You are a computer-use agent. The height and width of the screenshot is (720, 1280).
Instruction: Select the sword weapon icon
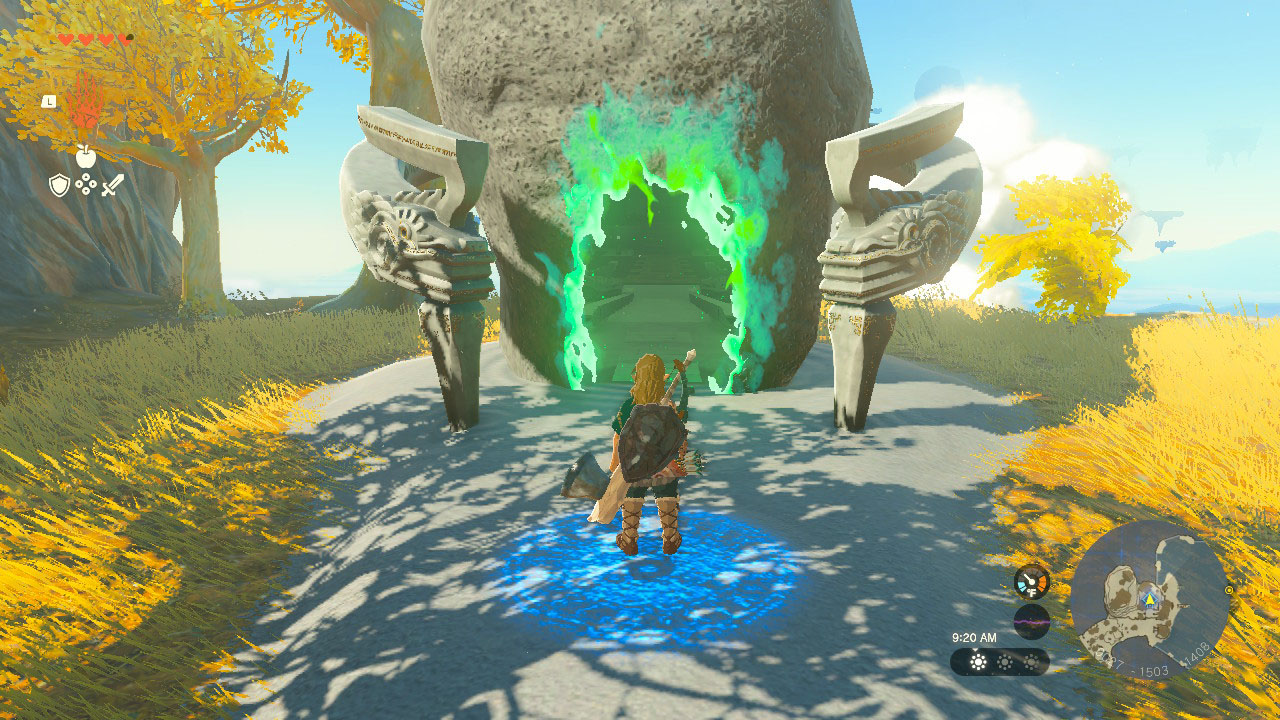(112, 184)
